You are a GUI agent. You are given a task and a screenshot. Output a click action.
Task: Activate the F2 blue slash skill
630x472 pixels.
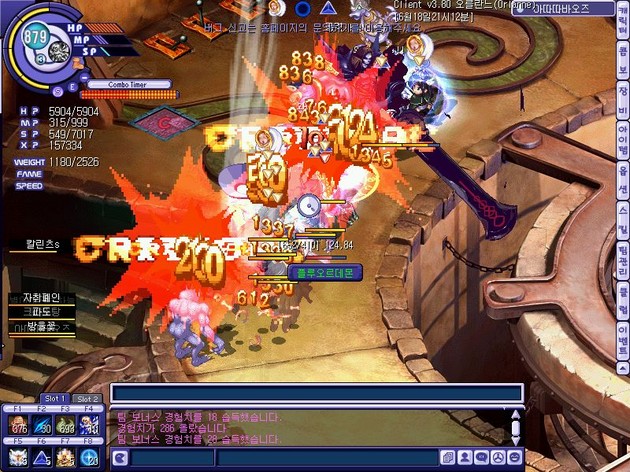click(43, 426)
